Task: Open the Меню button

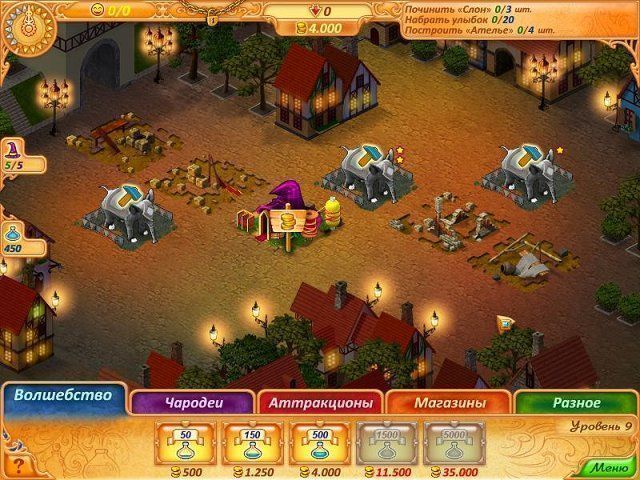Action: tap(609, 466)
